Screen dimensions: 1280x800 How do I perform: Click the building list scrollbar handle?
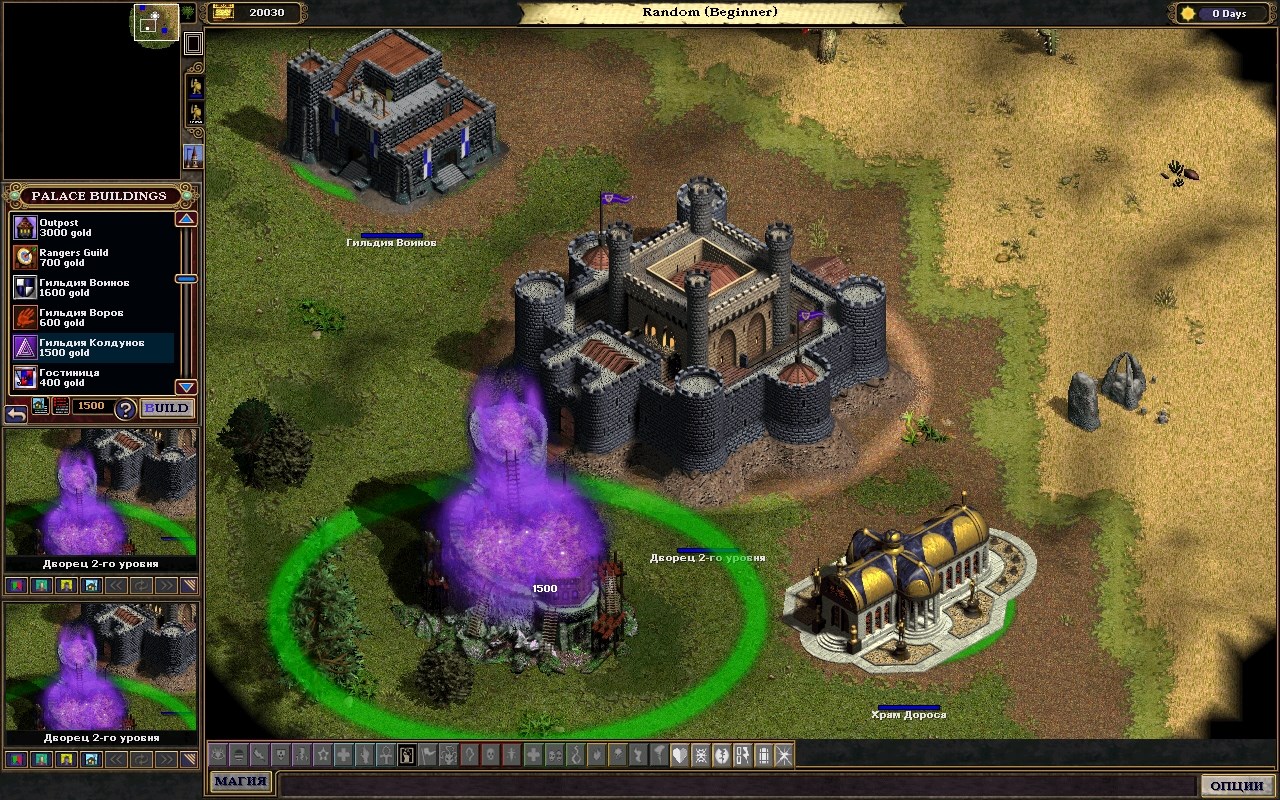pyautogui.click(x=186, y=279)
